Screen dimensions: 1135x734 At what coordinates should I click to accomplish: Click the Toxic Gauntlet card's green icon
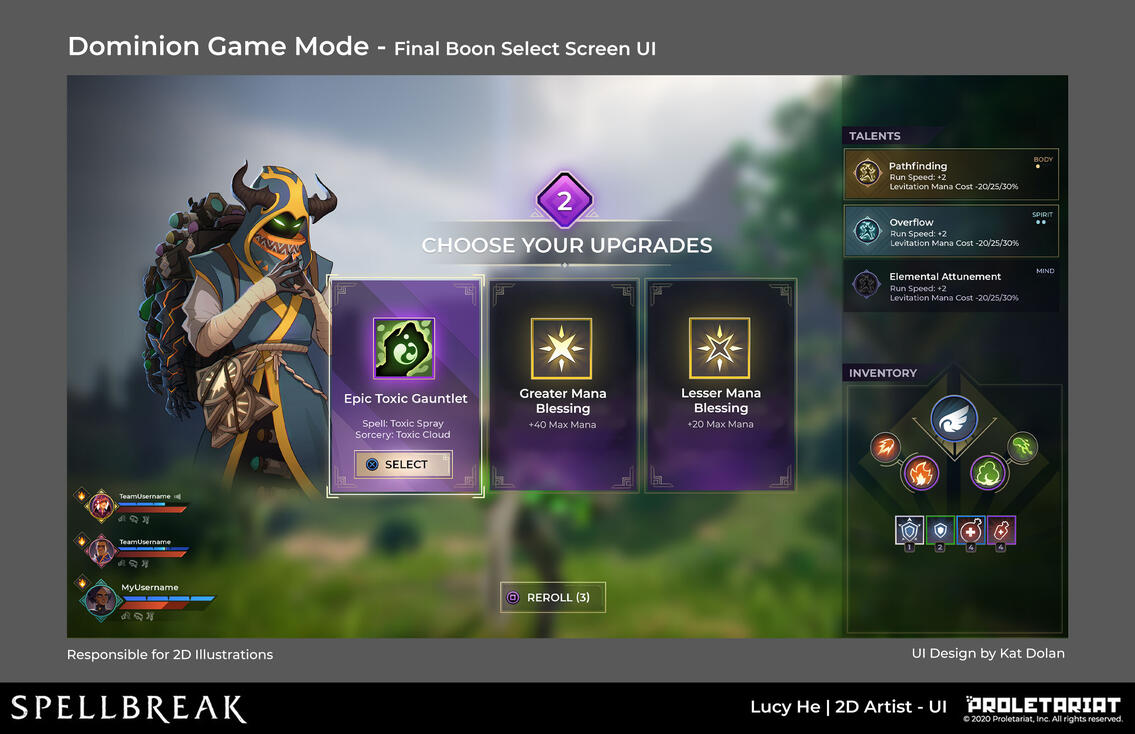point(403,348)
